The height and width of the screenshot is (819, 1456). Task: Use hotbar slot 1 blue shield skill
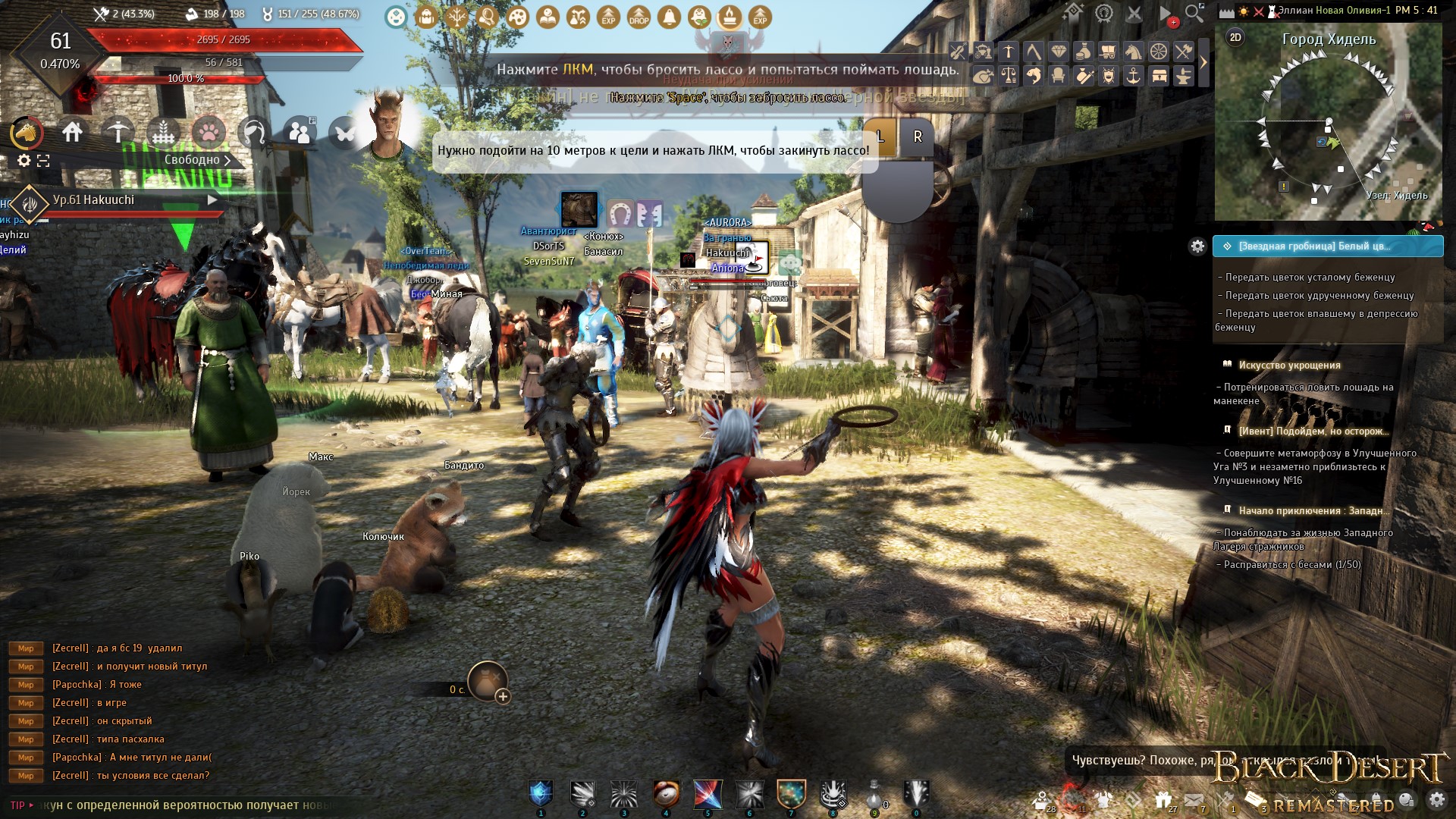point(541,794)
